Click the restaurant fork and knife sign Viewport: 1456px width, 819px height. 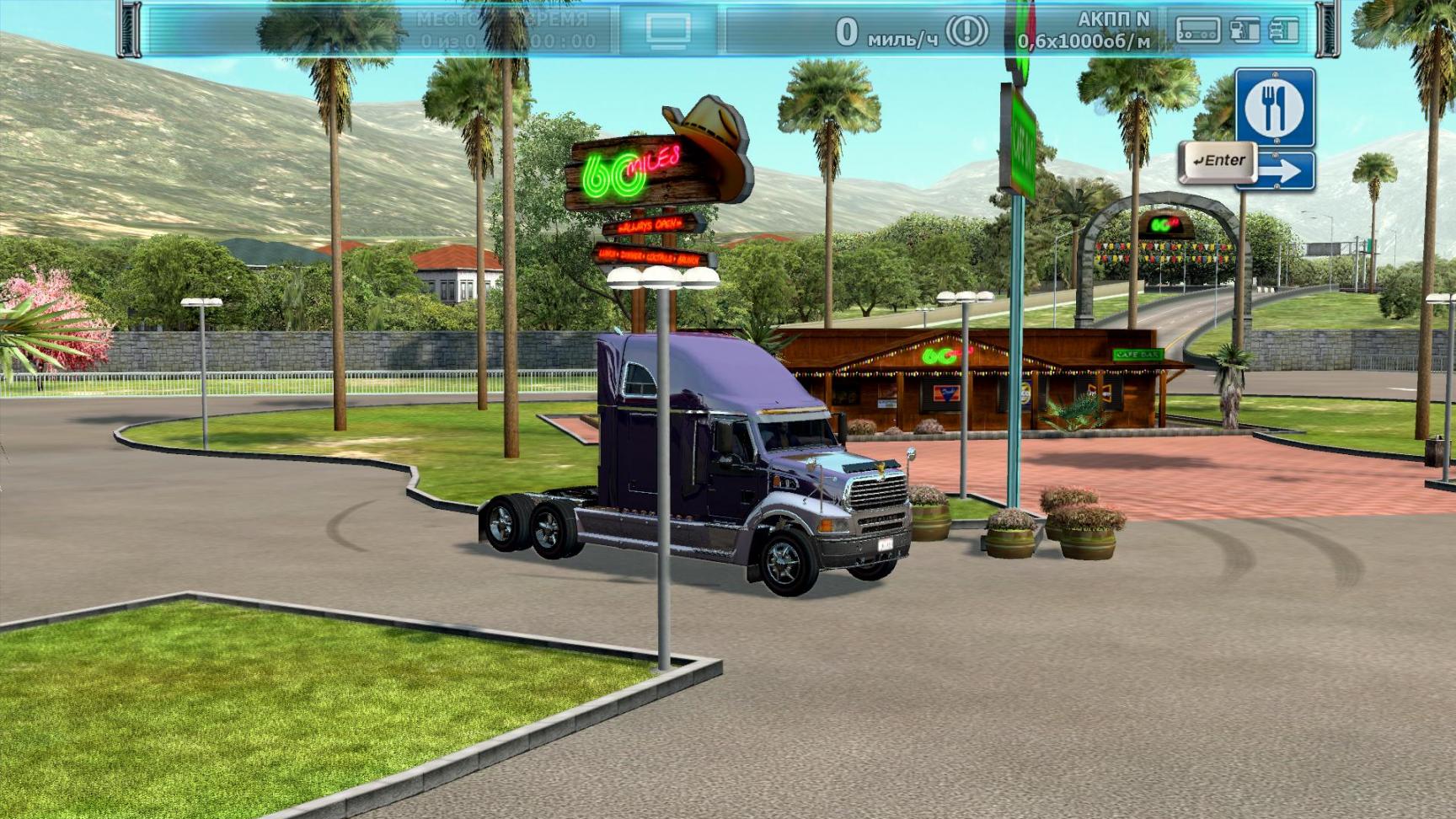click(1274, 107)
